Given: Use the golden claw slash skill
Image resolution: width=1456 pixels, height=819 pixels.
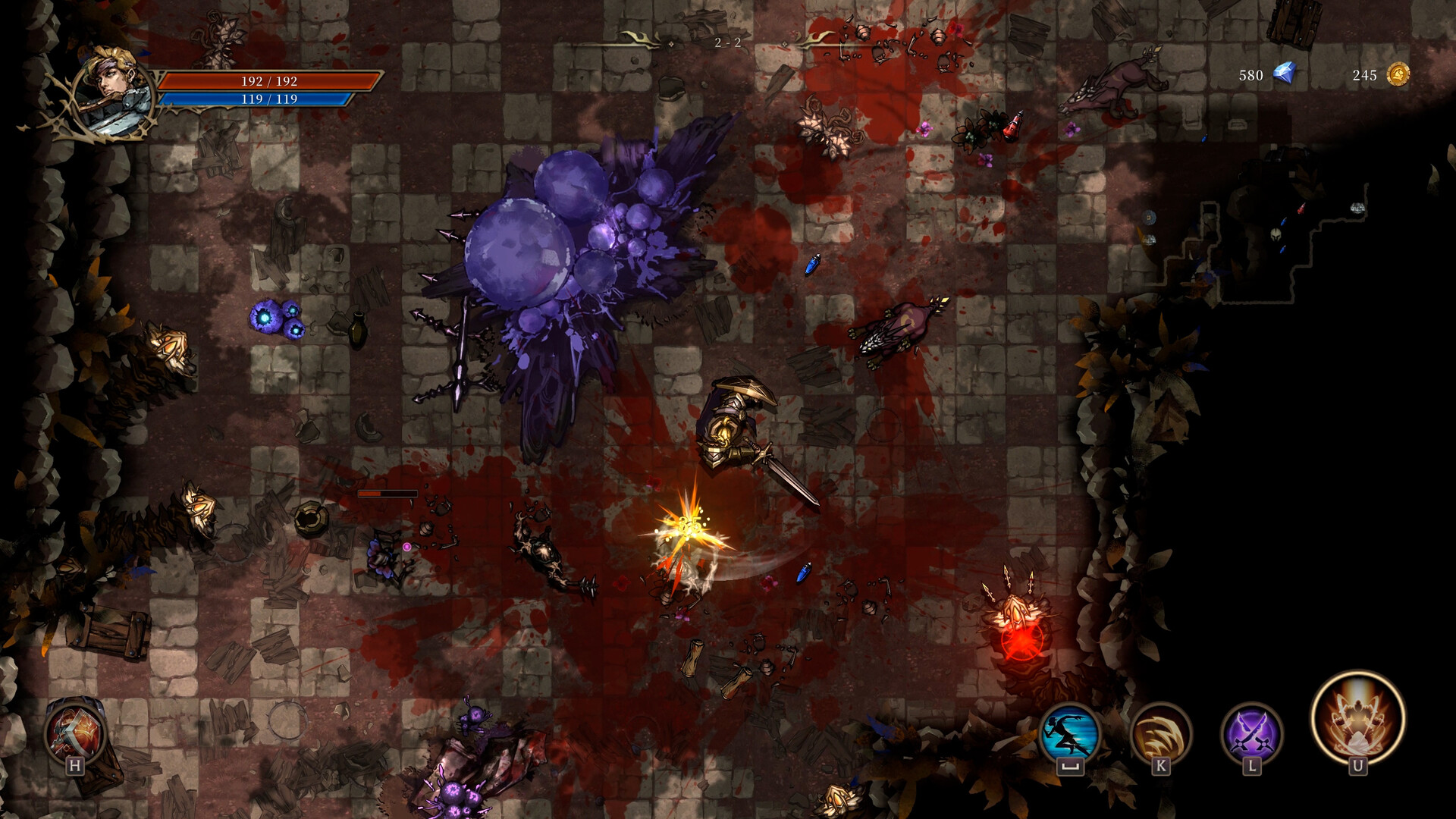Looking at the screenshot, I should pyautogui.click(x=1160, y=733).
